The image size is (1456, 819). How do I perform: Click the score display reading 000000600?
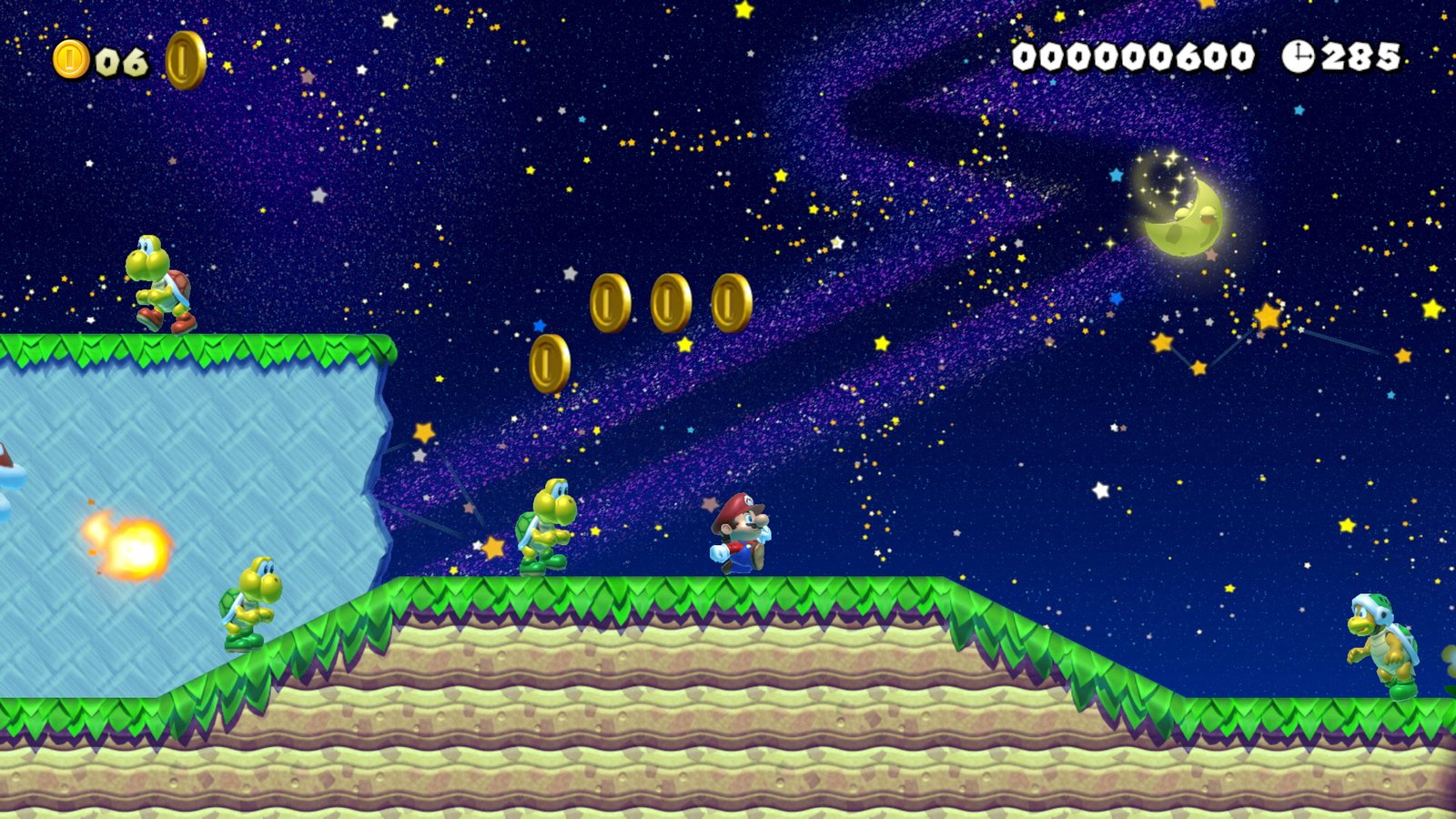[x=1133, y=56]
